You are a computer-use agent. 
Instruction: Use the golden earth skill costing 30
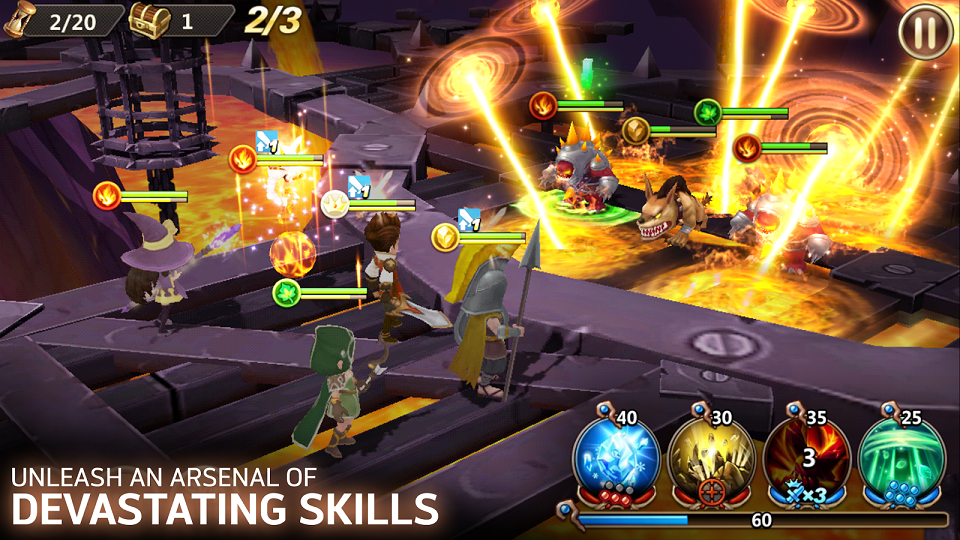(x=711, y=457)
